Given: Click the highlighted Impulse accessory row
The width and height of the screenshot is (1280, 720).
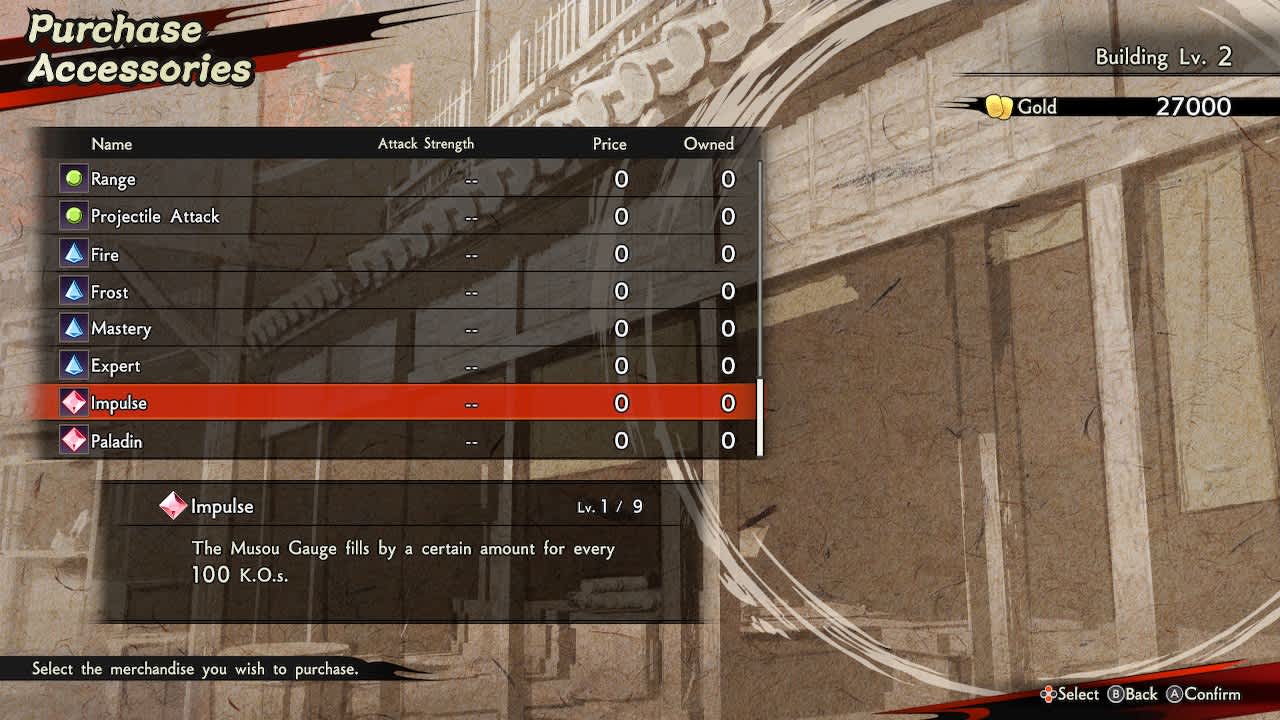Looking at the screenshot, I should [400, 403].
